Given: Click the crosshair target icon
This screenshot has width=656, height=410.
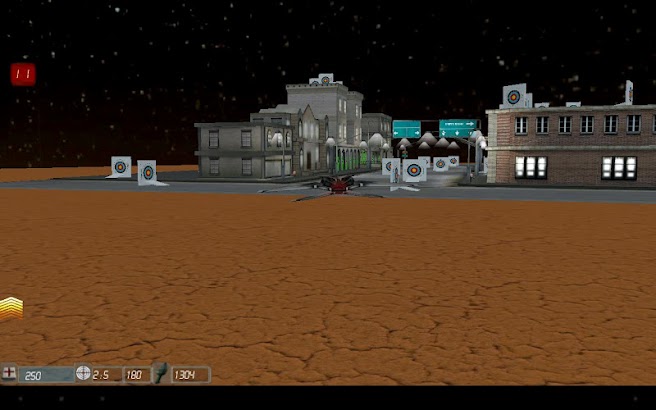Looking at the screenshot, I should tap(83, 374).
